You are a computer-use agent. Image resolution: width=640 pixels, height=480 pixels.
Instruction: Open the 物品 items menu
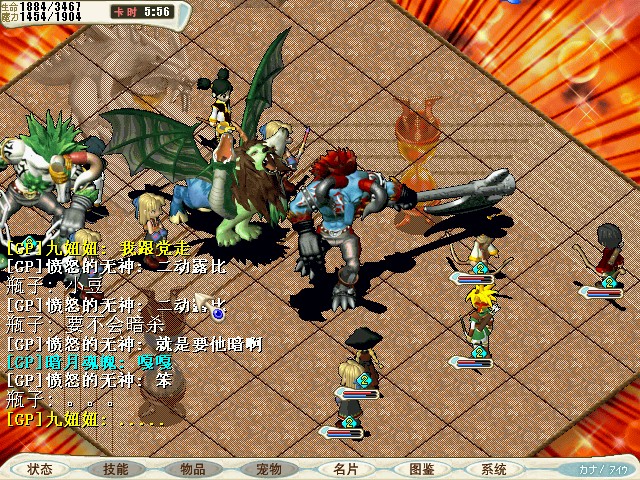(193, 469)
